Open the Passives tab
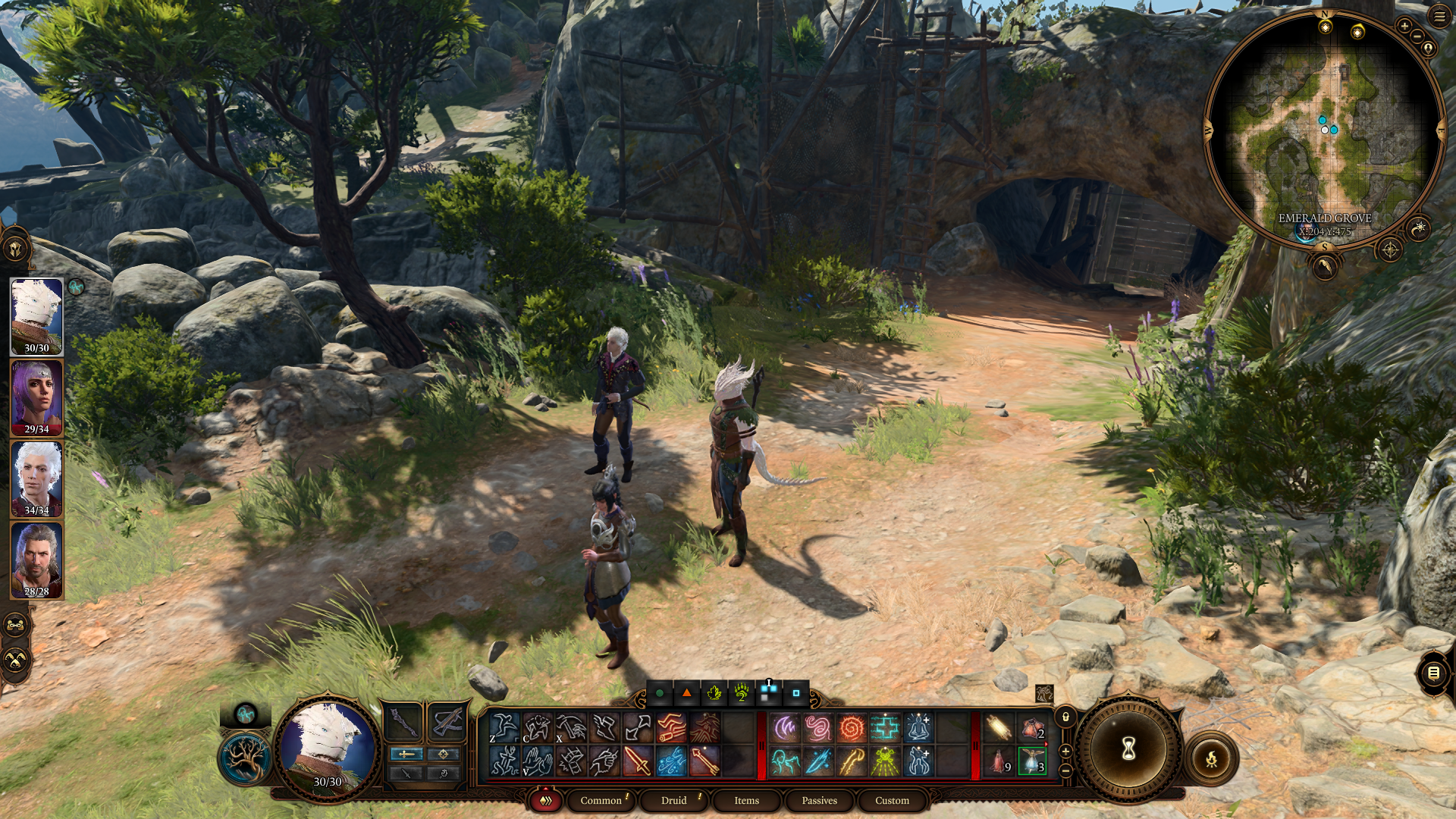 click(818, 800)
